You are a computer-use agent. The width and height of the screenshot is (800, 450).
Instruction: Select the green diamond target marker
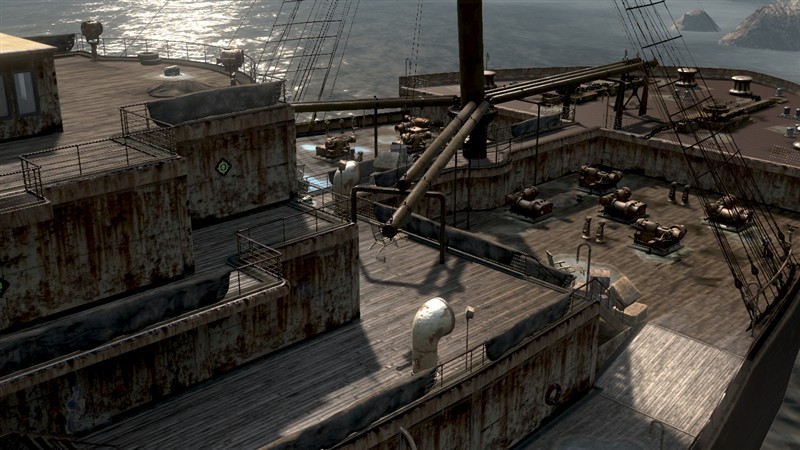[223, 167]
